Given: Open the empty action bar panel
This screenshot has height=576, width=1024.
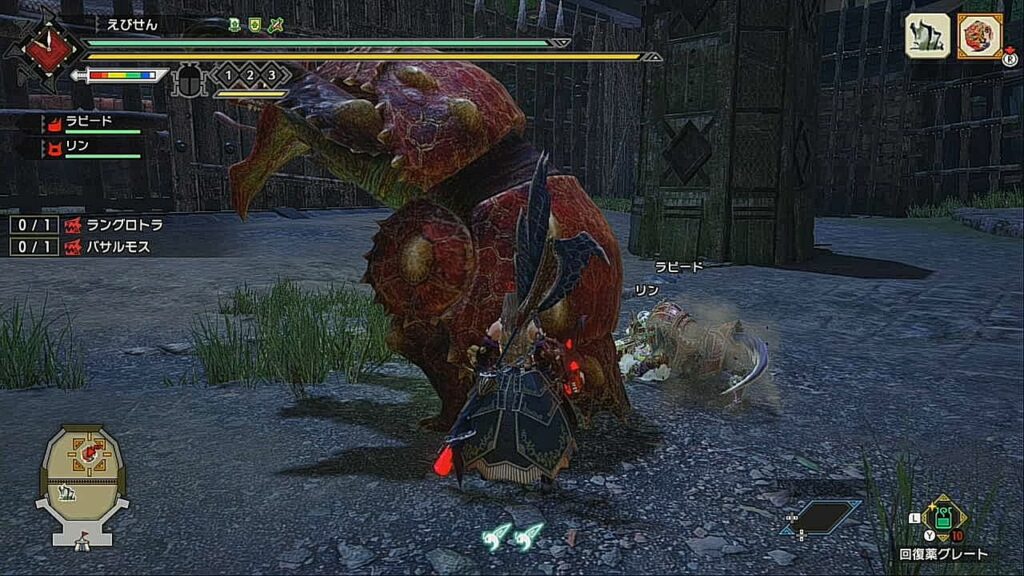Looking at the screenshot, I should [x=820, y=516].
